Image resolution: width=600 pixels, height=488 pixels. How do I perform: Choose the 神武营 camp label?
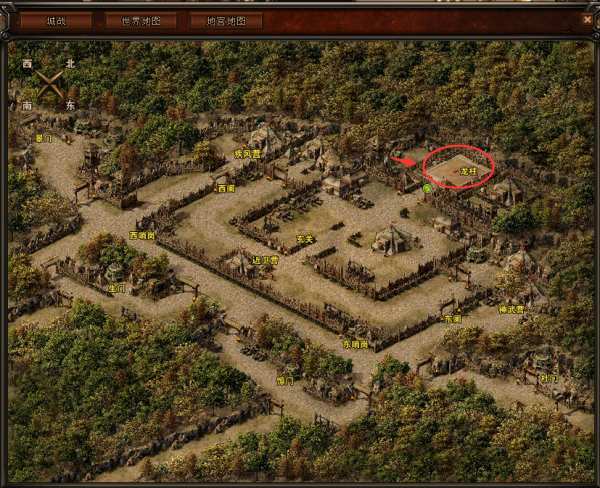click(x=512, y=309)
